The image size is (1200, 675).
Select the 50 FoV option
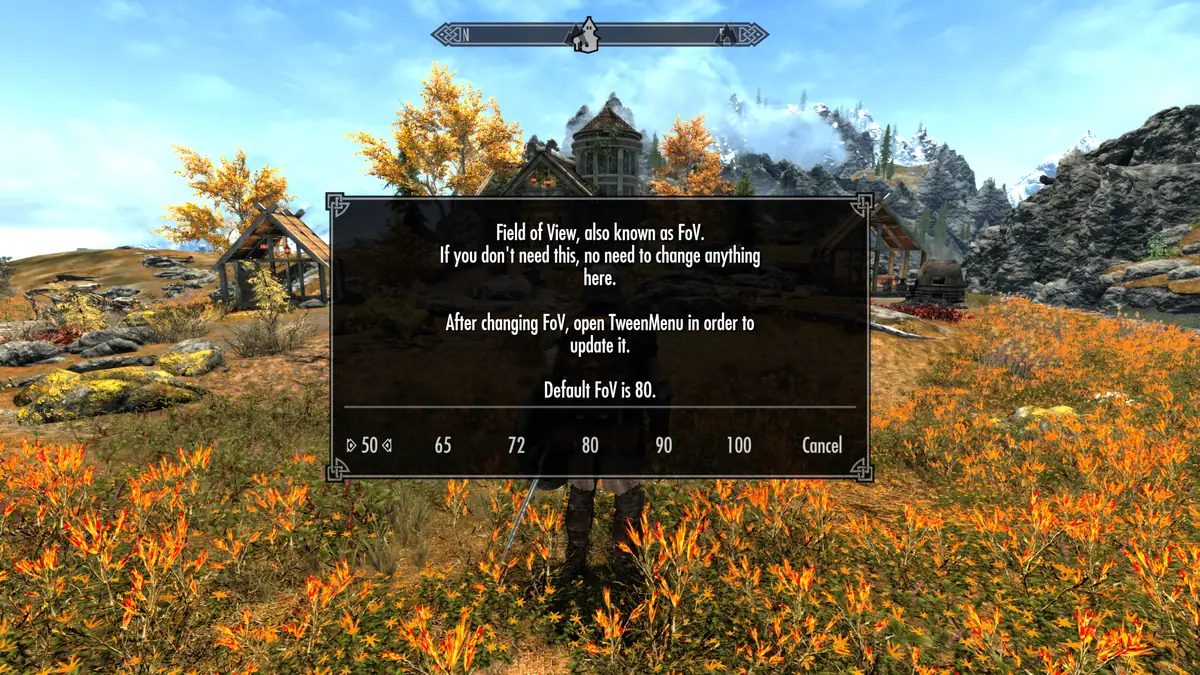coord(369,445)
